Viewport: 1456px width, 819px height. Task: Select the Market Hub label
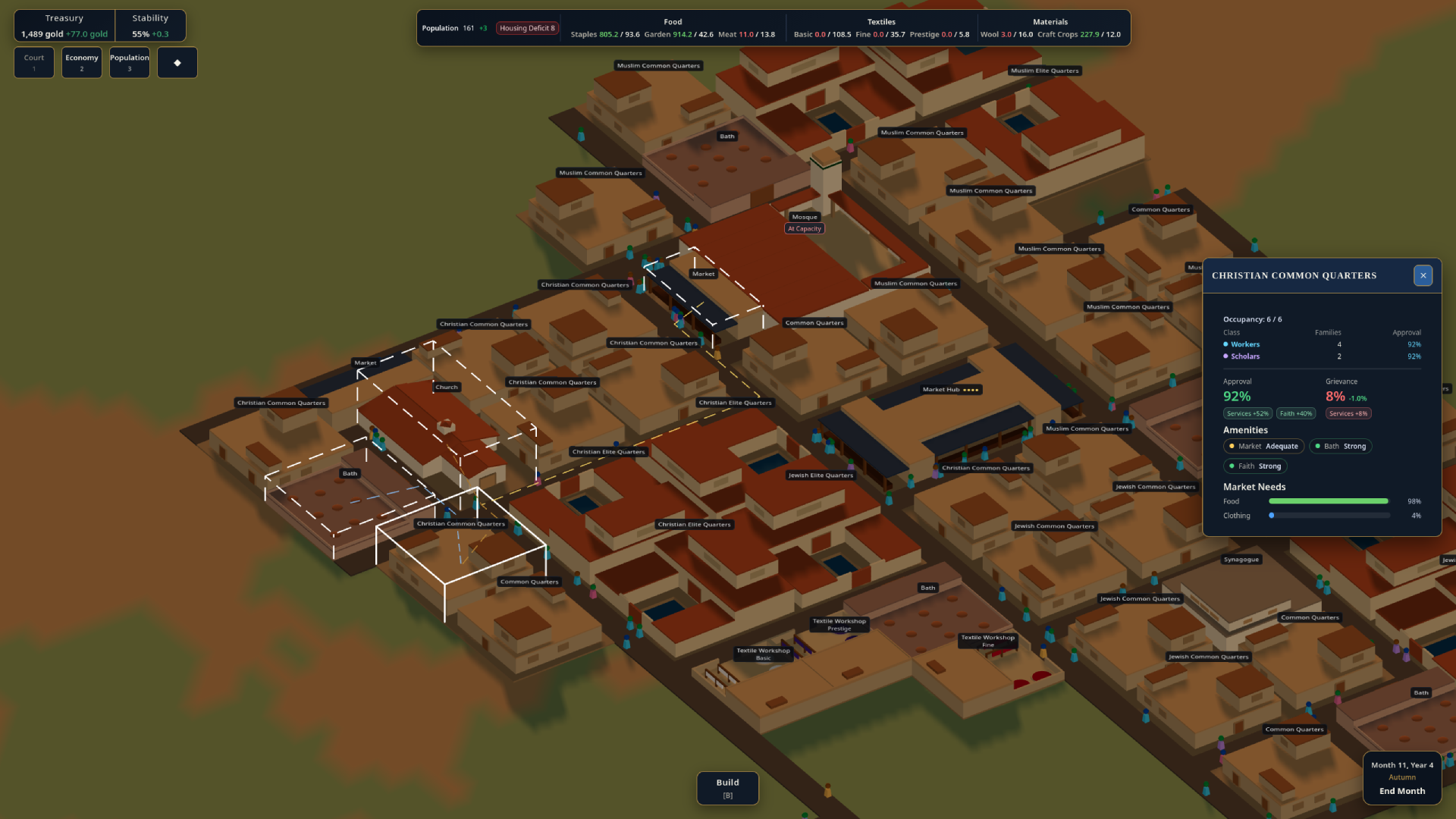click(x=951, y=390)
